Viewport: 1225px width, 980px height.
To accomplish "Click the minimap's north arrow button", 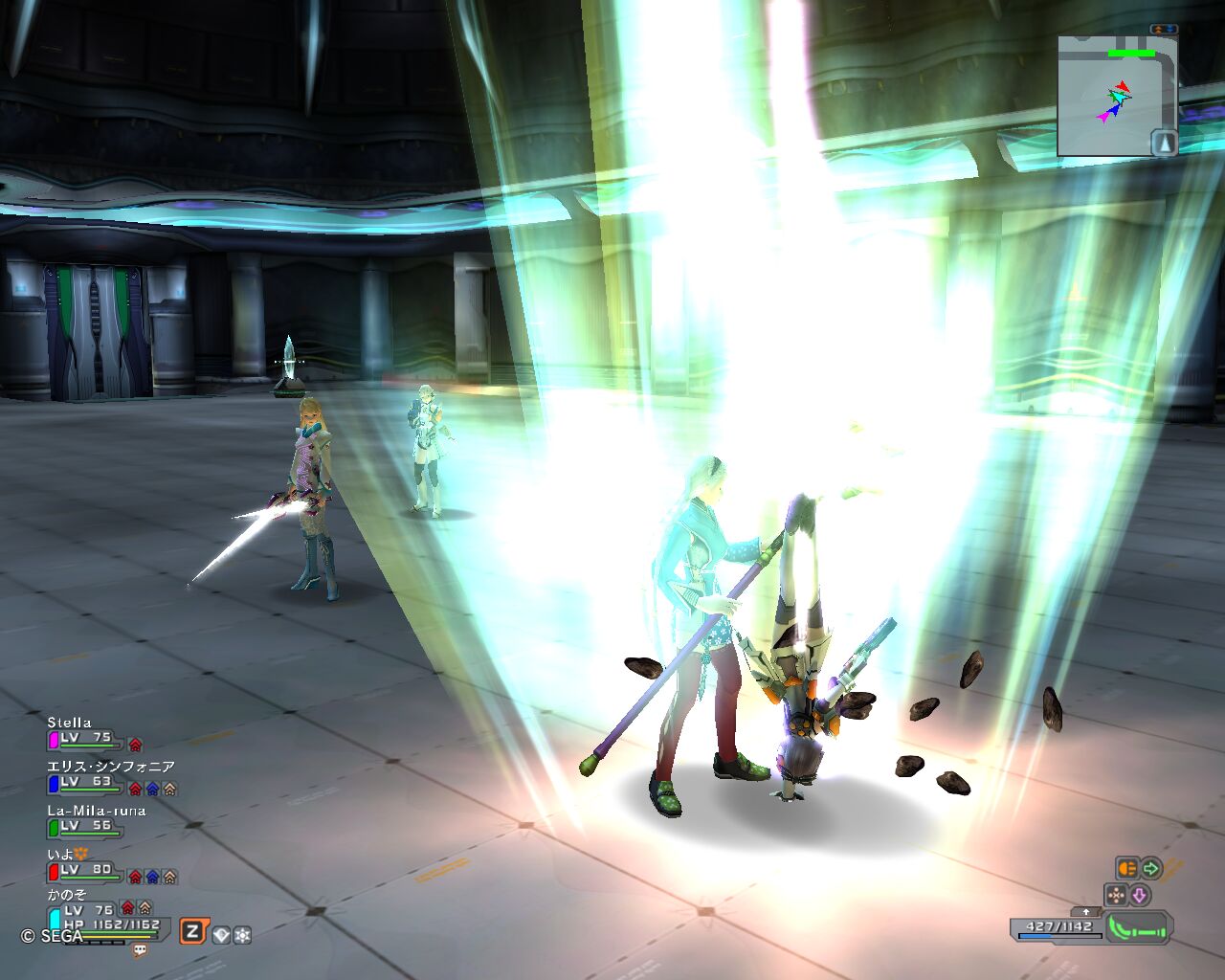I will point(1163,143).
